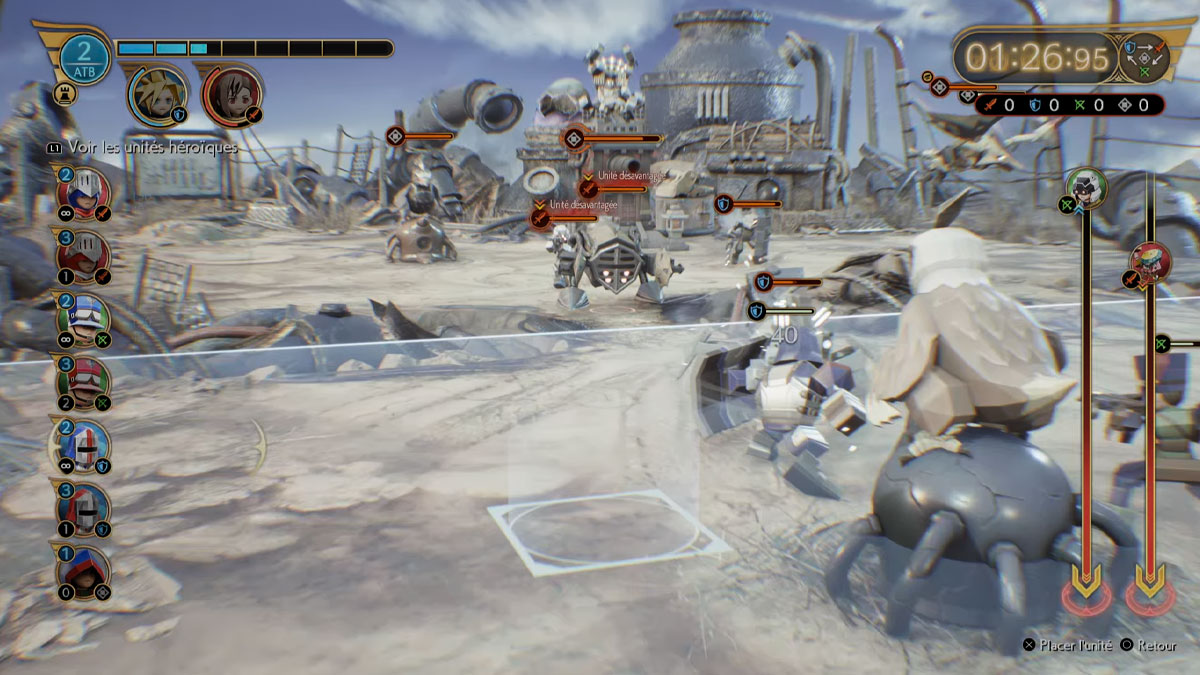
Task: Choose the cost-3 gray-helmet sword unit card
Action: pos(85,255)
